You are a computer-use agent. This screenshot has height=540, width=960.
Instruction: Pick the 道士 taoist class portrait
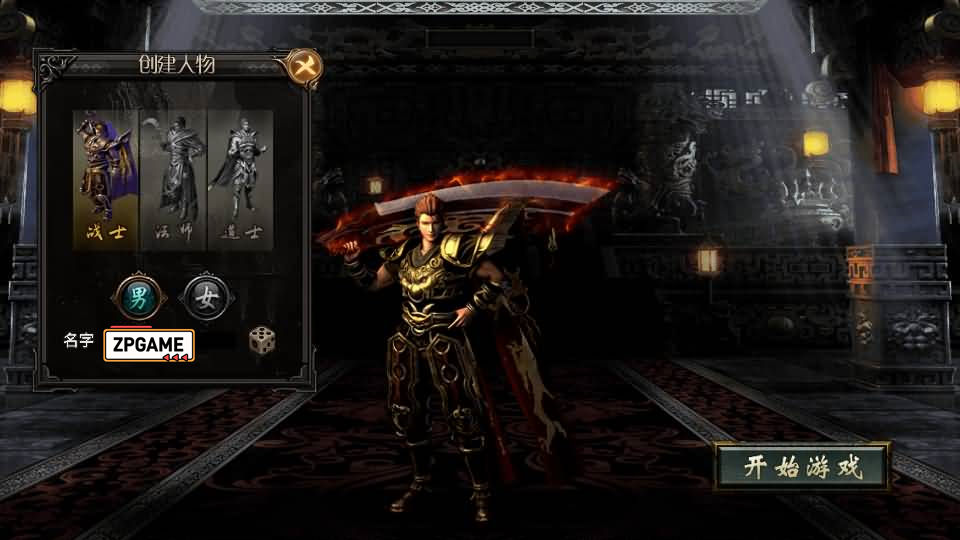[241, 178]
